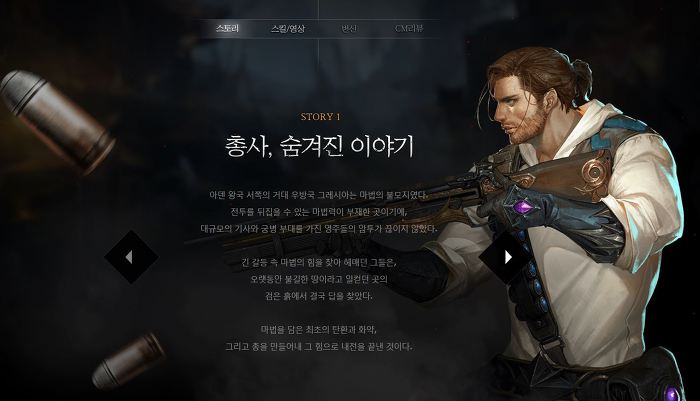The image size is (700, 401).
Task: Open the dimmed third tab beside 스킬/영상
Action: [350, 28]
